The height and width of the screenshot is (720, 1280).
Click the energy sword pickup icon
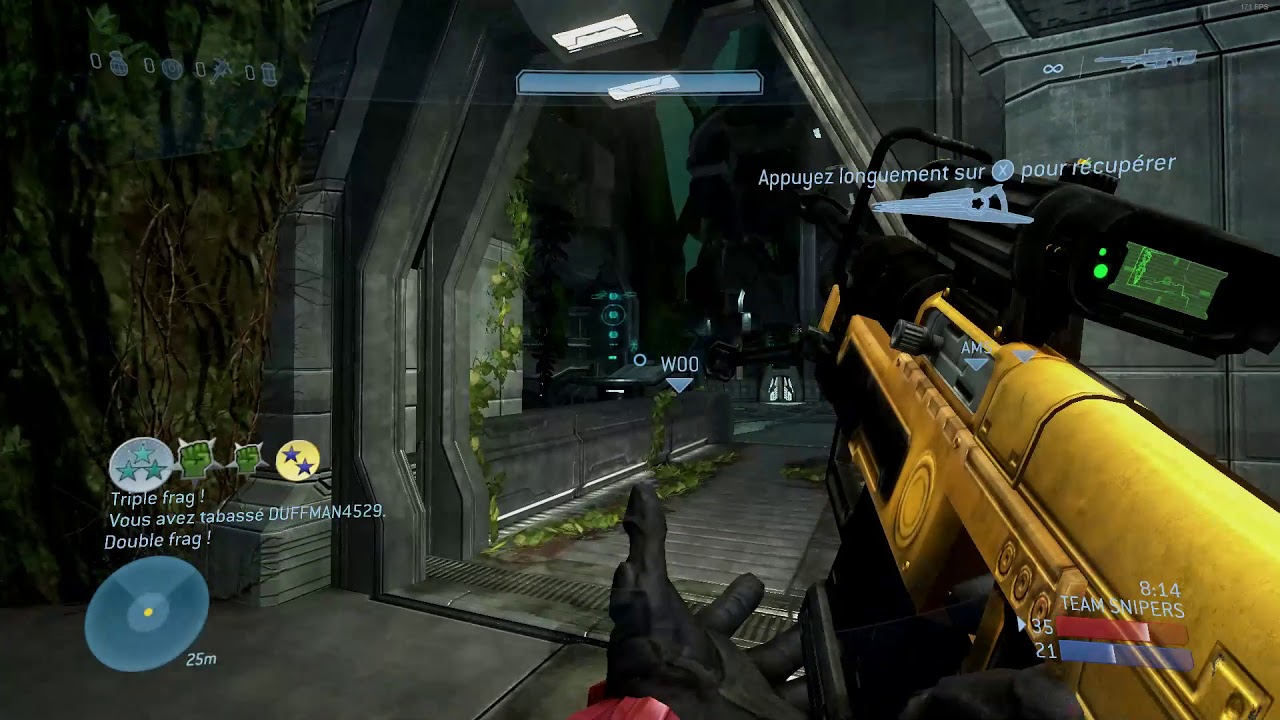pyautogui.click(x=950, y=205)
